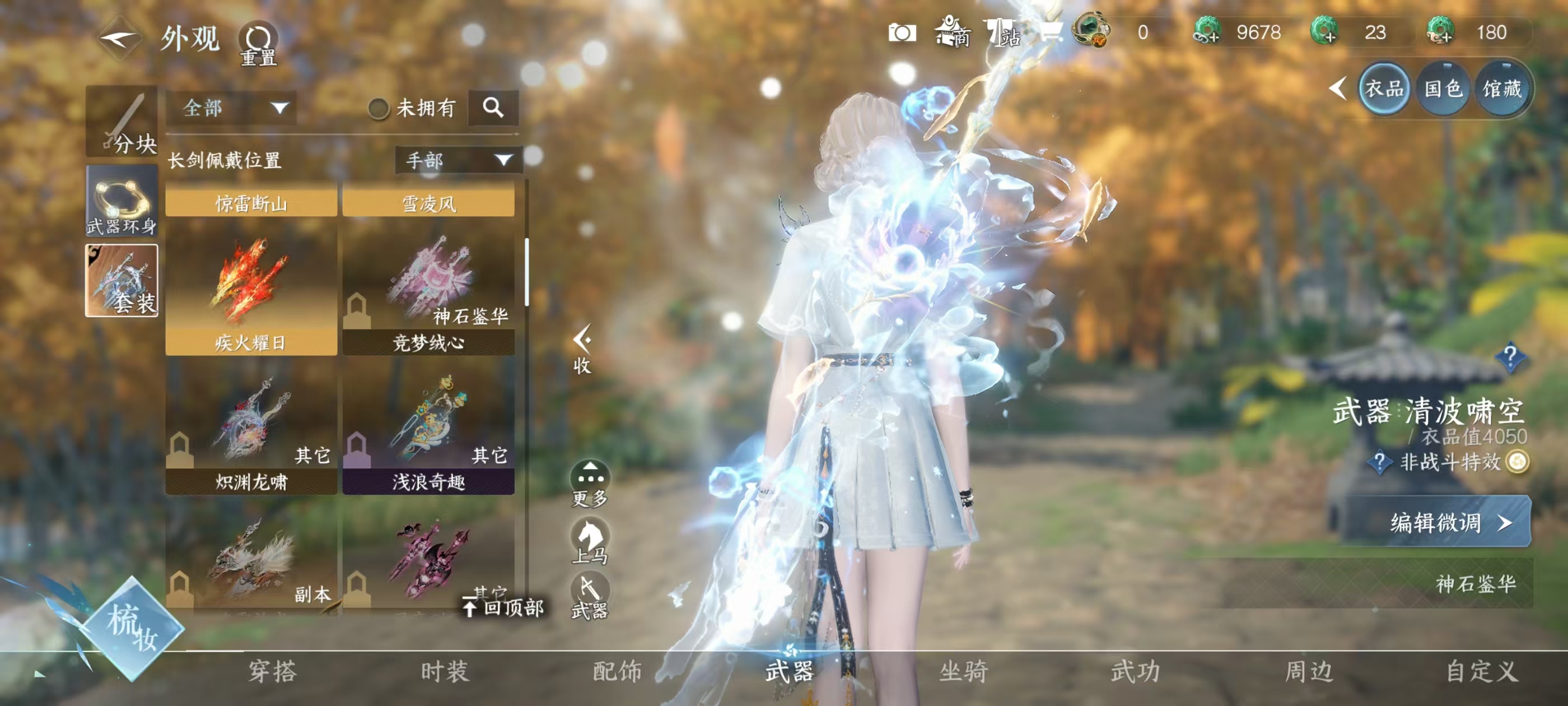Go back using the arrow beside 外观
Viewport: 1568px width, 706px height.
tap(120, 39)
